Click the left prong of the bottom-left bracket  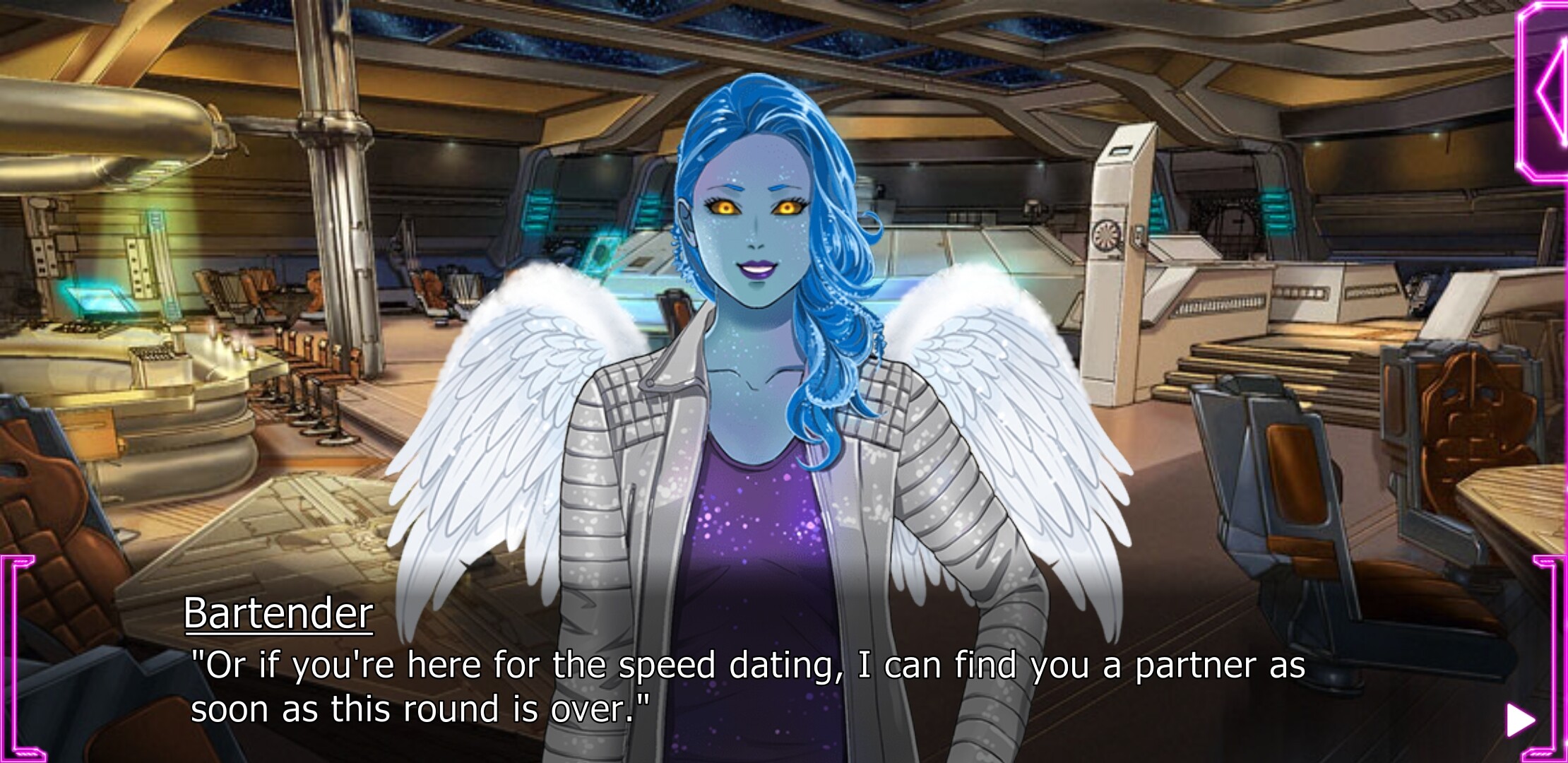[x=8, y=657]
